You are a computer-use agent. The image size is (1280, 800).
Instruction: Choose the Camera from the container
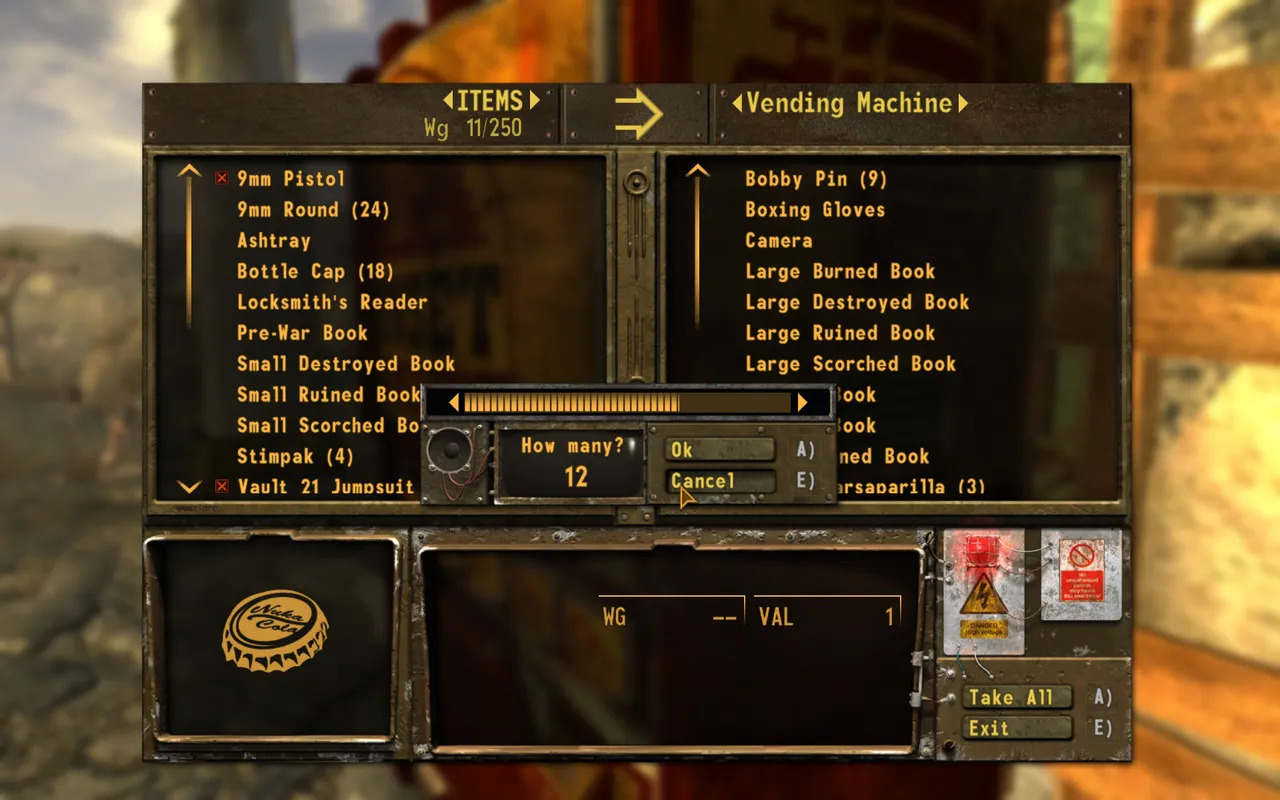point(778,241)
